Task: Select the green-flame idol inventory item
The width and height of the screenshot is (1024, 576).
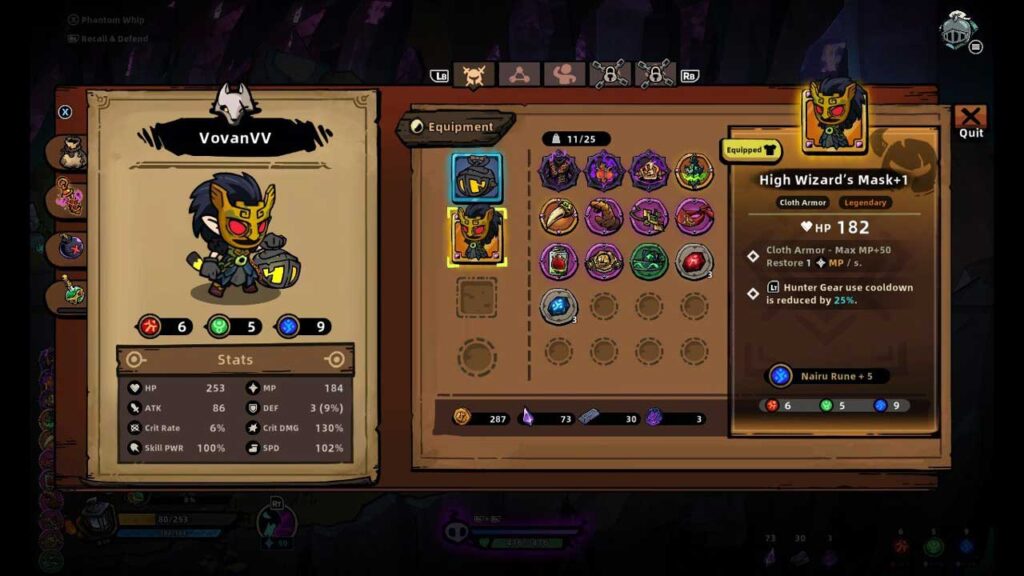Action: coord(694,171)
